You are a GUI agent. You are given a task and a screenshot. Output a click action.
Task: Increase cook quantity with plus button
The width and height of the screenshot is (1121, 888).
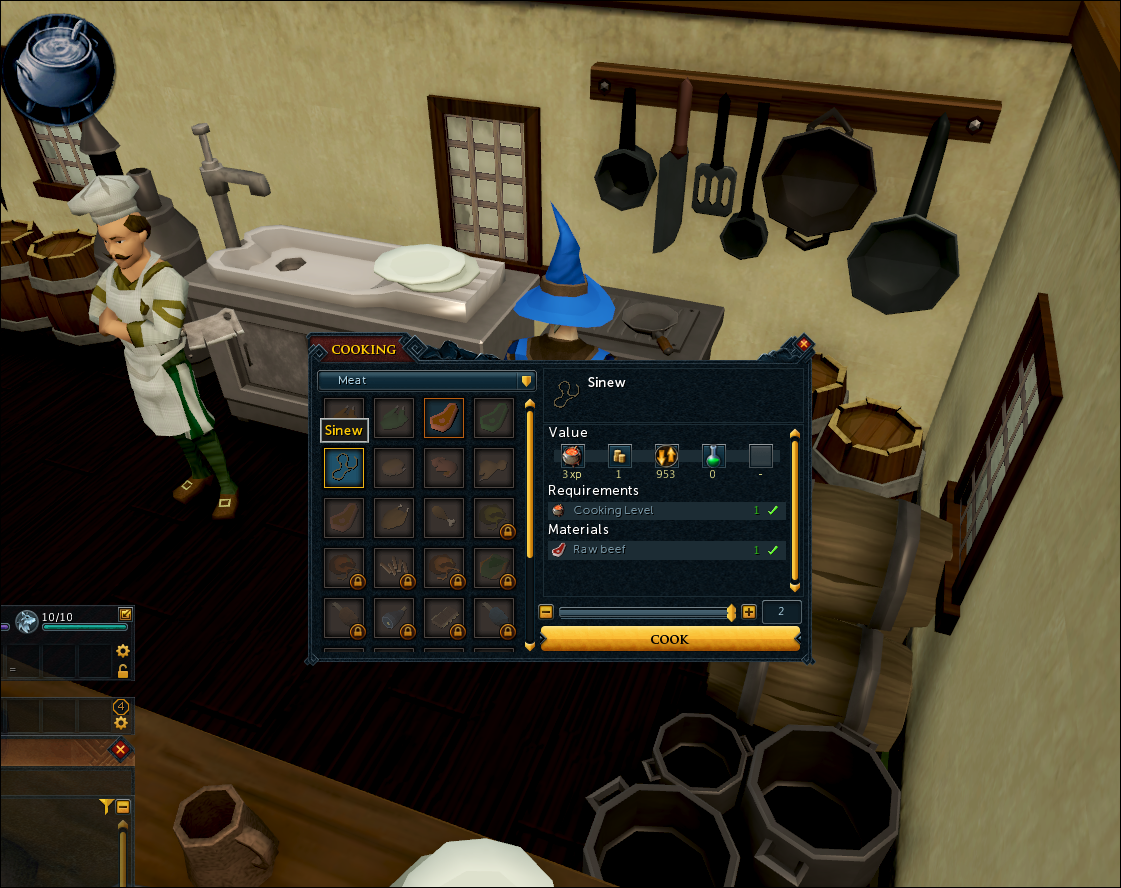[749, 612]
